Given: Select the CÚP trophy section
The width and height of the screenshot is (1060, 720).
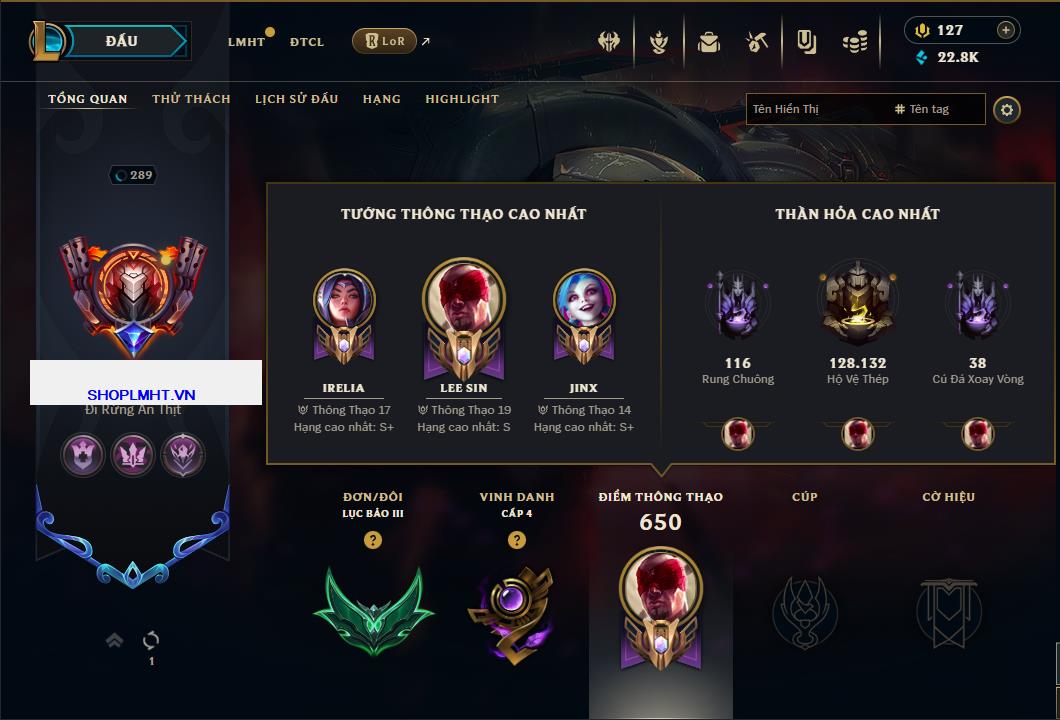Looking at the screenshot, I should 805,609.
